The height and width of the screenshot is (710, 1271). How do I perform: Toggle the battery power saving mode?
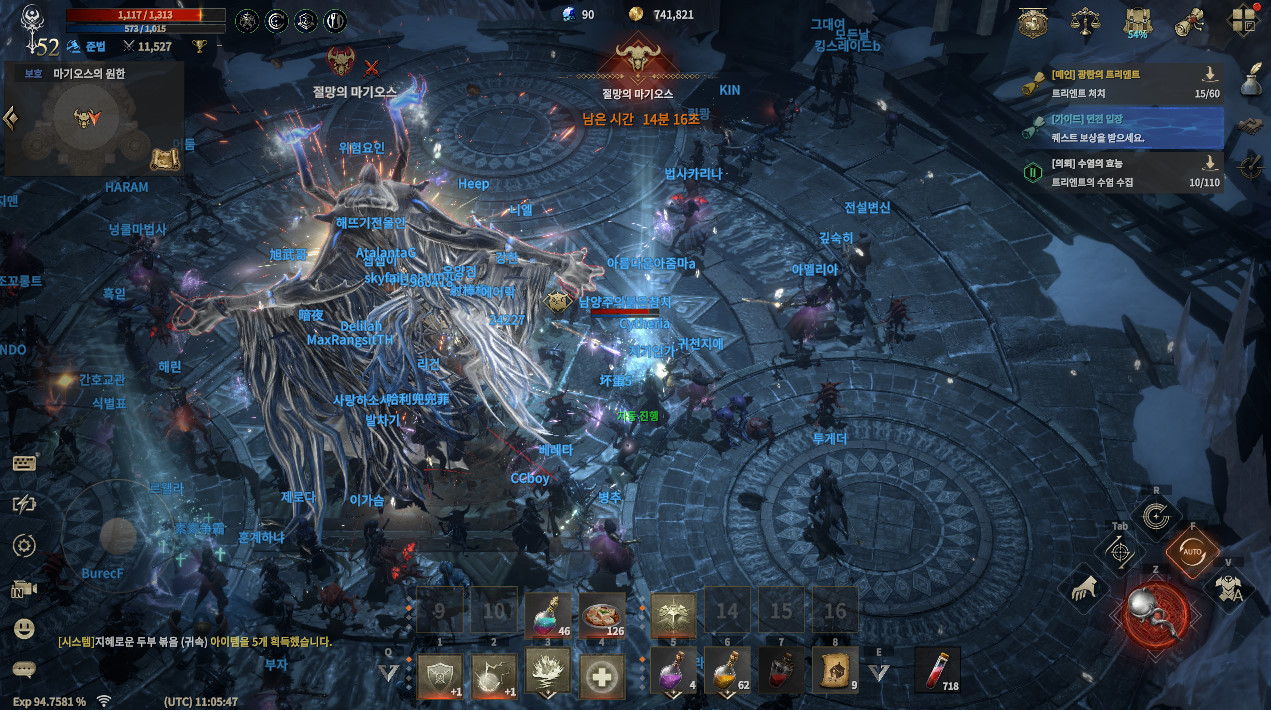[24, 504]
